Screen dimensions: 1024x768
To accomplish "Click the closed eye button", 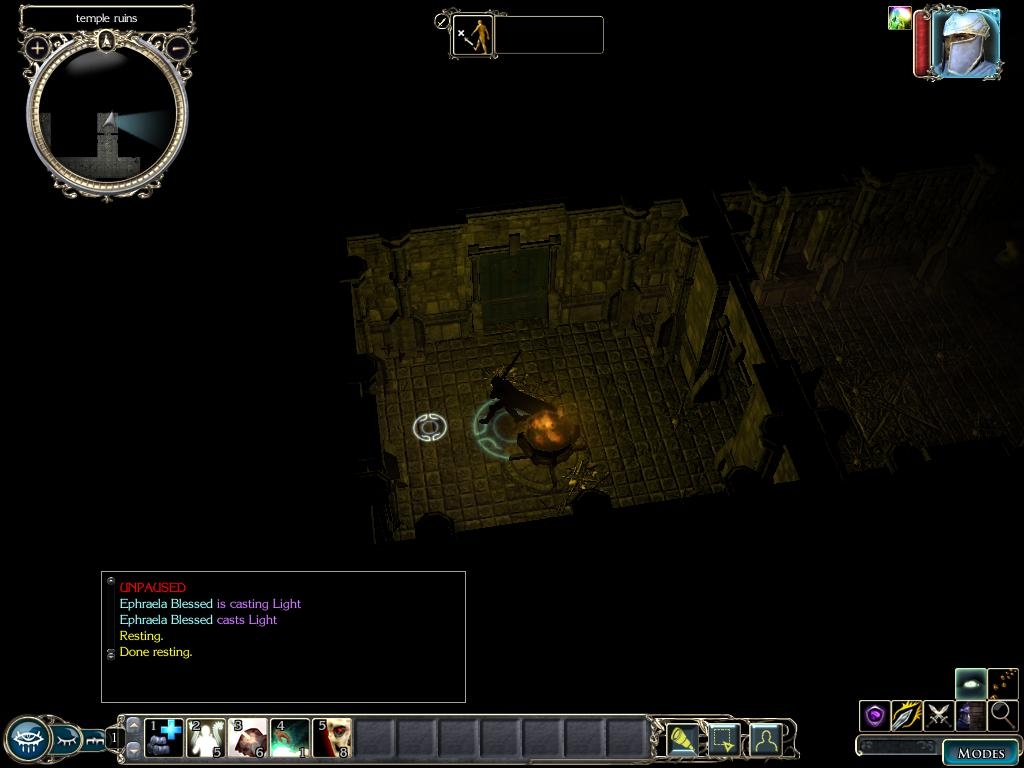I will click(x=68, y=740).
